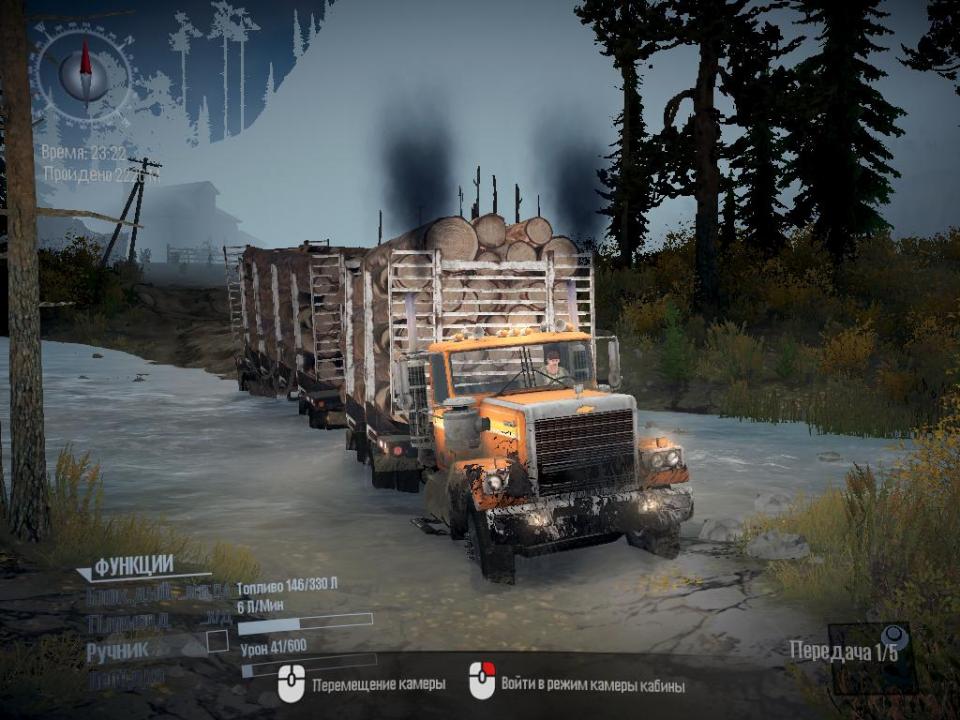
Task: Select the compass in the corner
Action: (84, 73)
